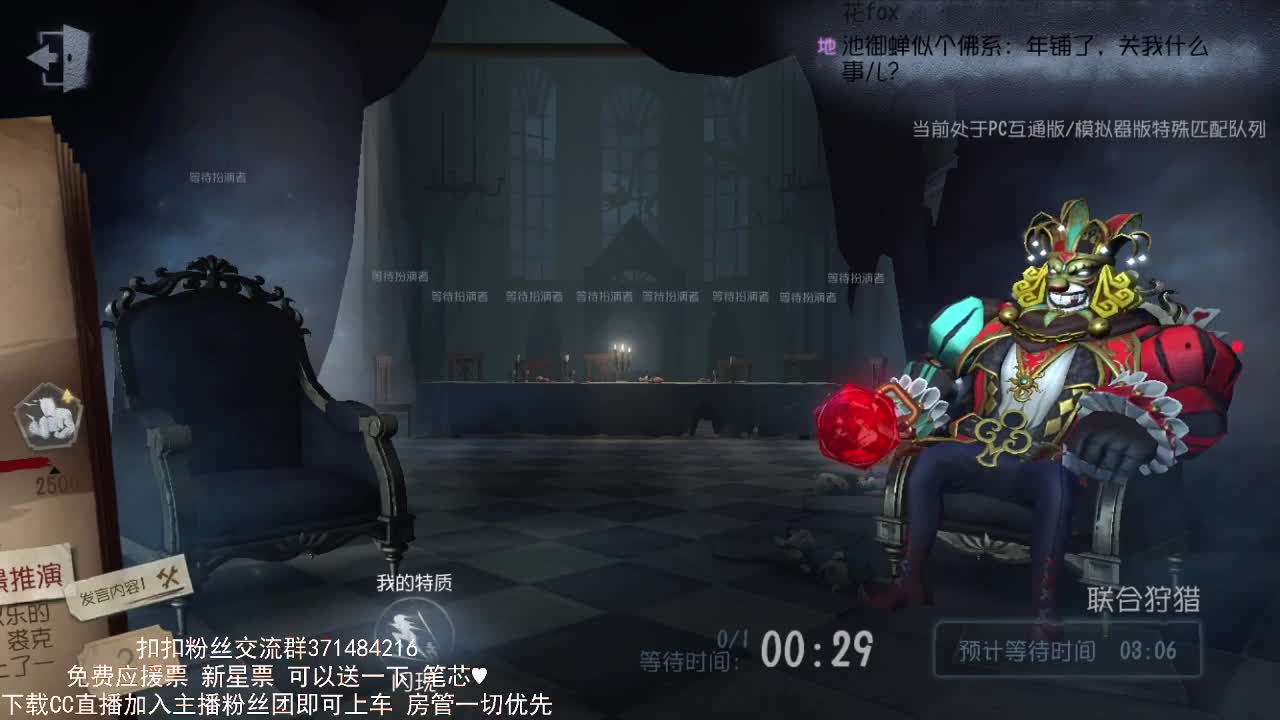
Task: Open the 发言内容 speech bubble tag
Action: pyautogui.click(x=110, y=595)
